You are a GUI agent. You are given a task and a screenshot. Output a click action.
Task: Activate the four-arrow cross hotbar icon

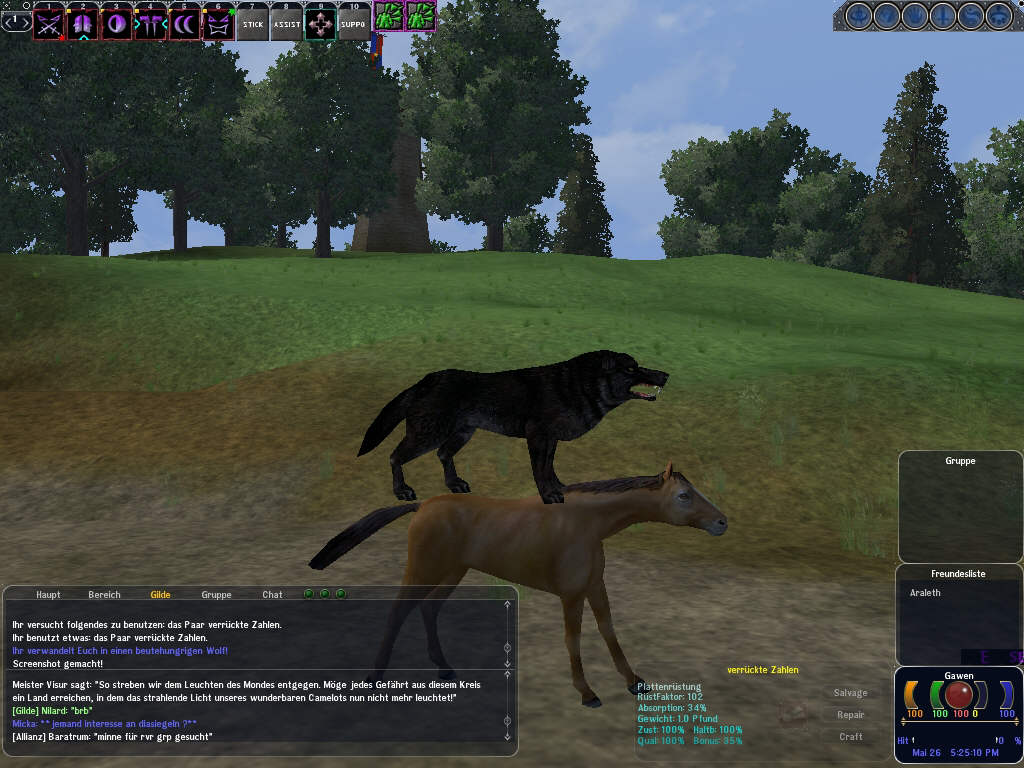click(321, 24)
